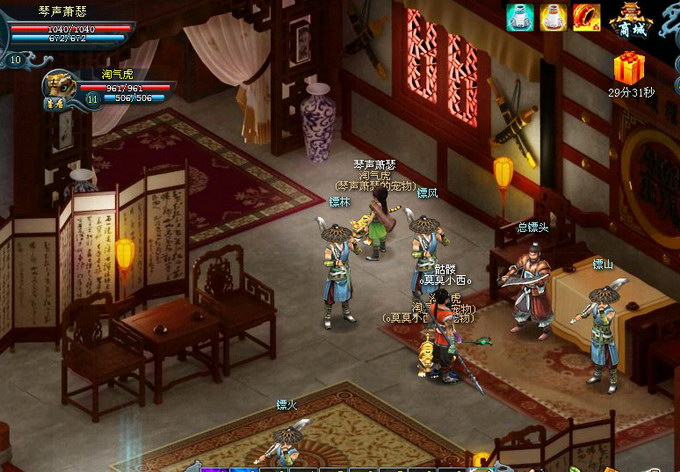The height and width of the screenshot is (472, 680).
Task: Select the red ring item icon
Action: (586, 17)
